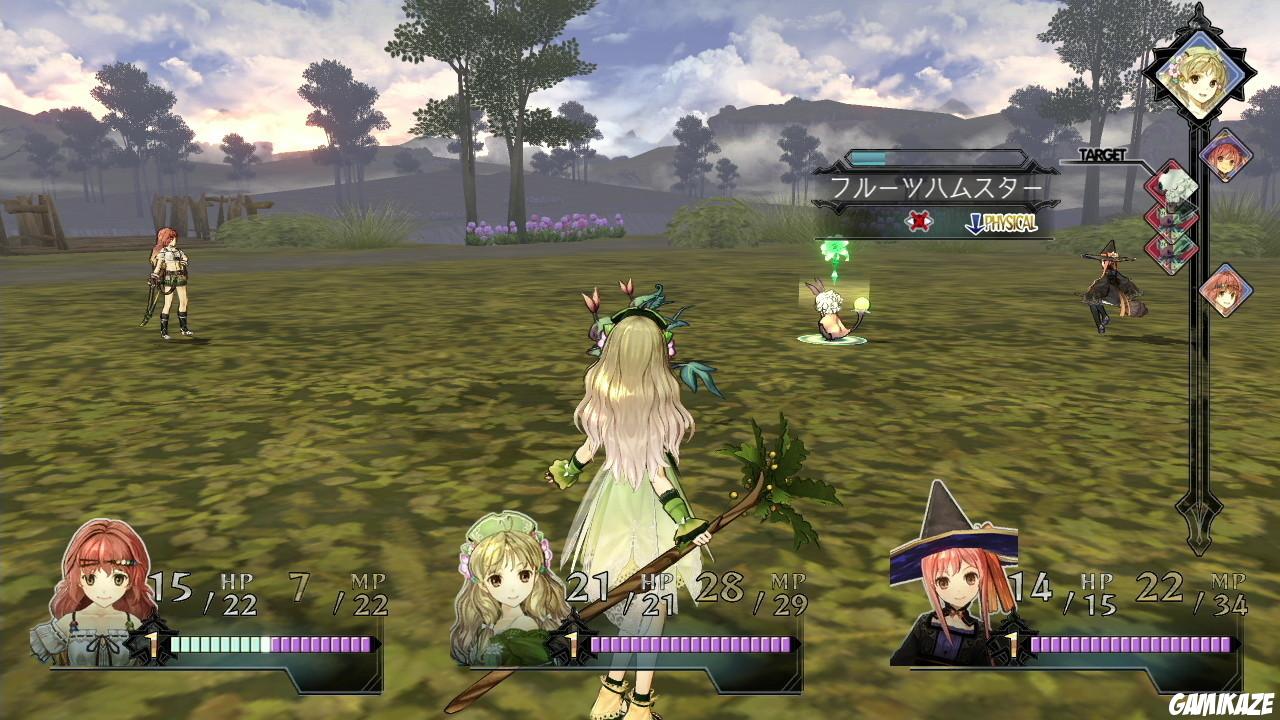
Task: Click the TARGET label above the enemy list
Action: pos(1103,156)
